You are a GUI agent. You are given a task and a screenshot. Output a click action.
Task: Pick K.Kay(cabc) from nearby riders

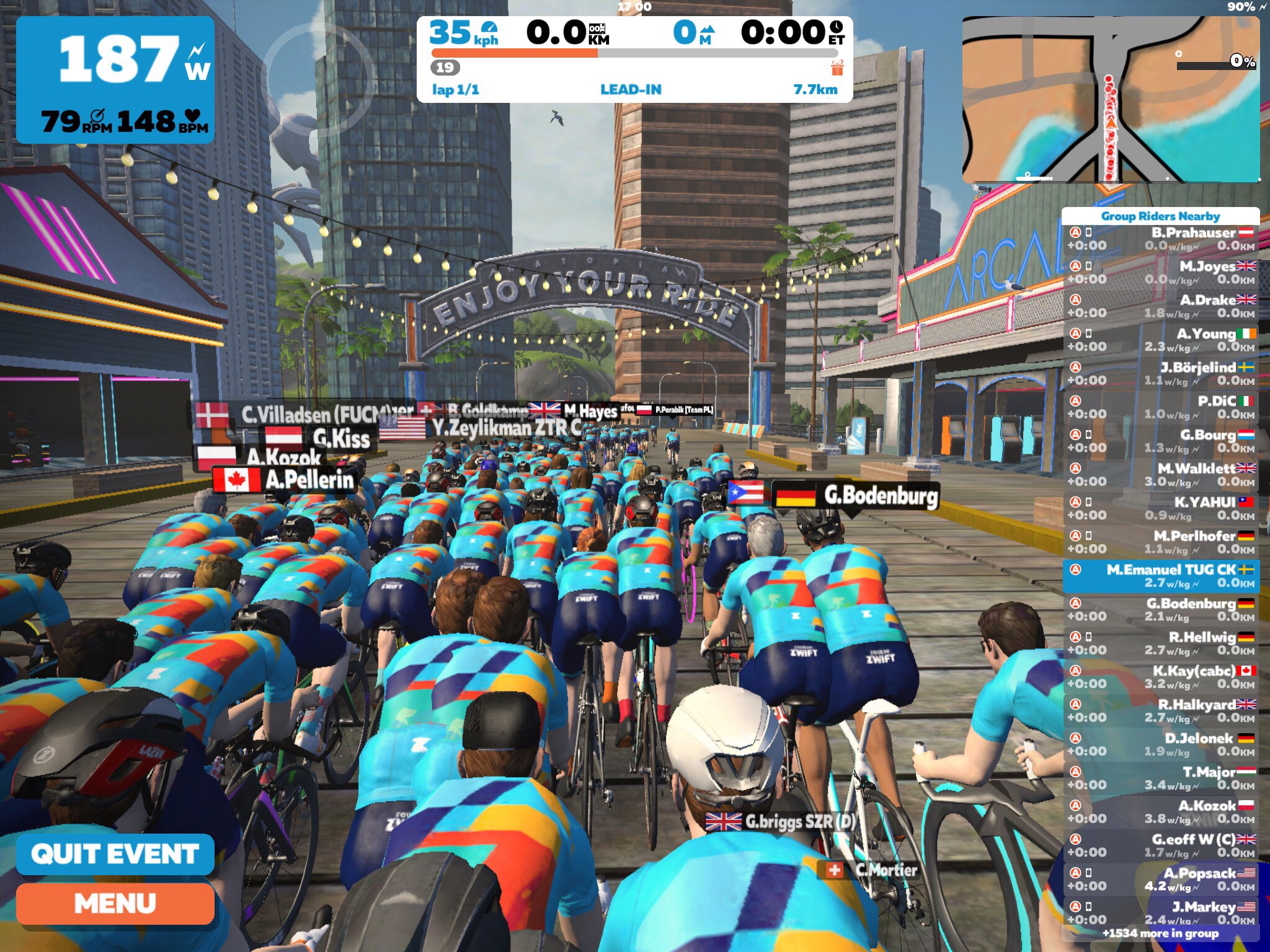(1161, 677)
